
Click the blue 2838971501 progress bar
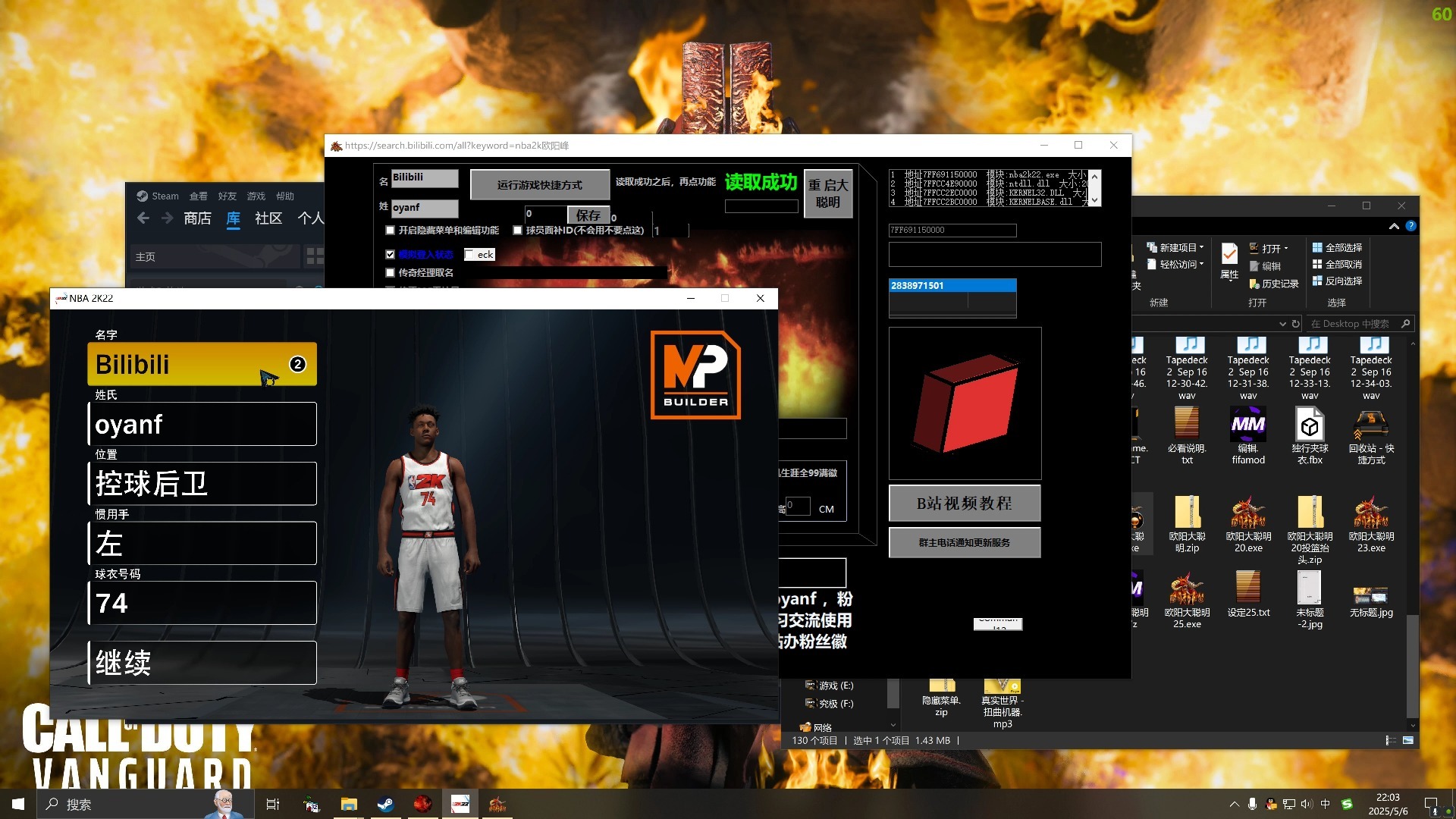(x=952, y=285)
